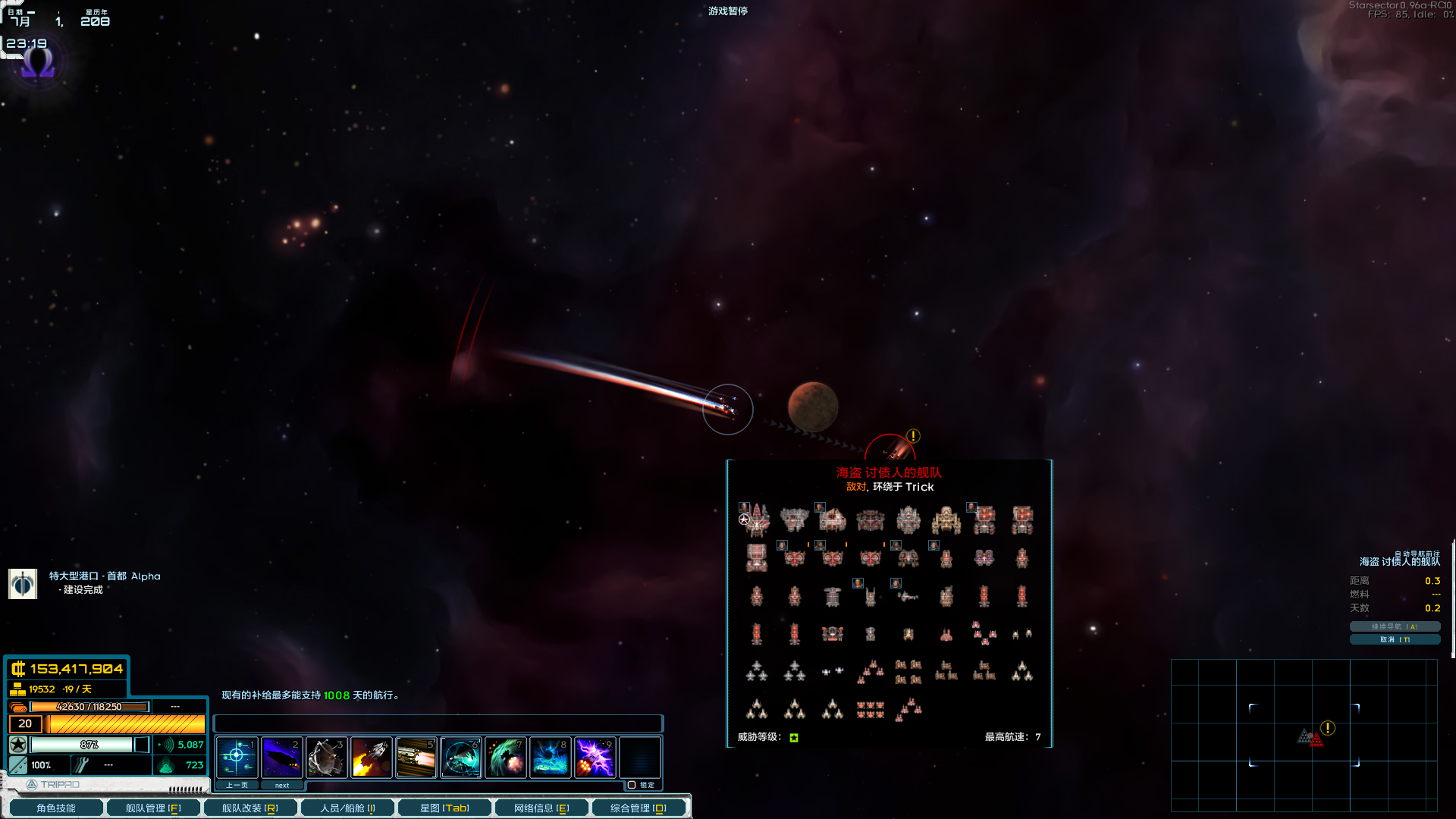Viewport: 1456px width, 819px height.
Task: Click the megaport construction notification icon
Action: click(x=23, y=583)
